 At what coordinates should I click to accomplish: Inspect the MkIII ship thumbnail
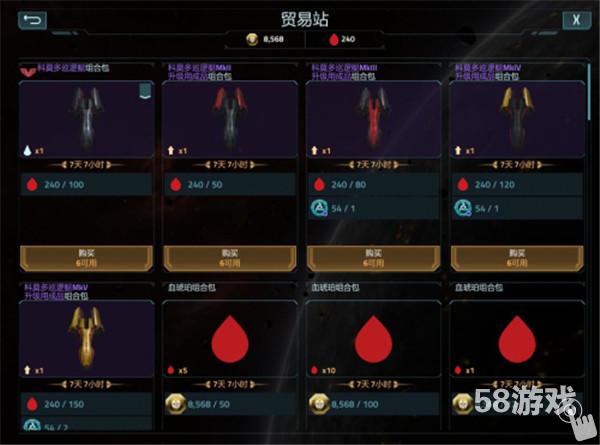point(372,117)
